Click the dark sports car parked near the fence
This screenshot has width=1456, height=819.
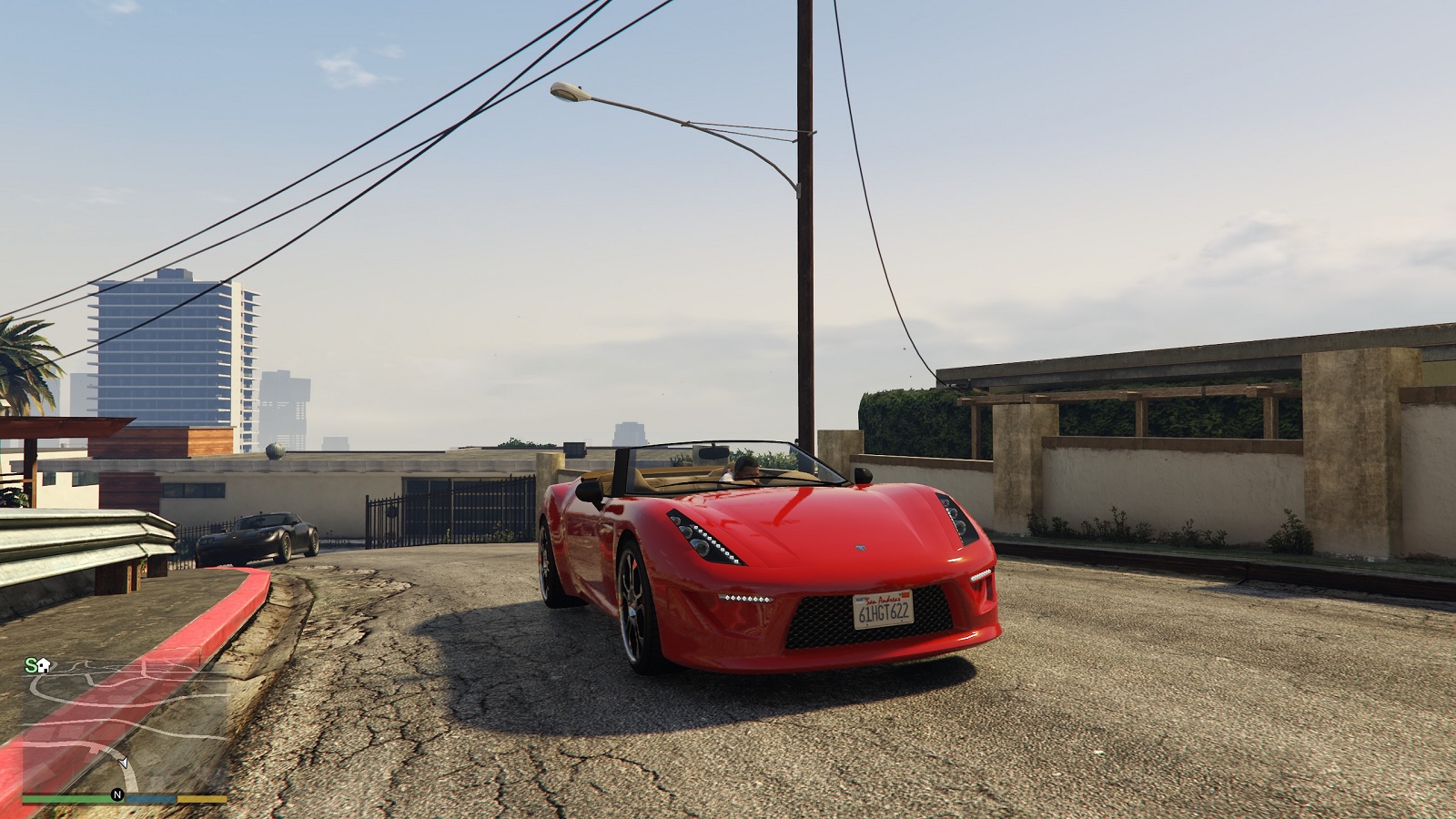tap(264, 537)
